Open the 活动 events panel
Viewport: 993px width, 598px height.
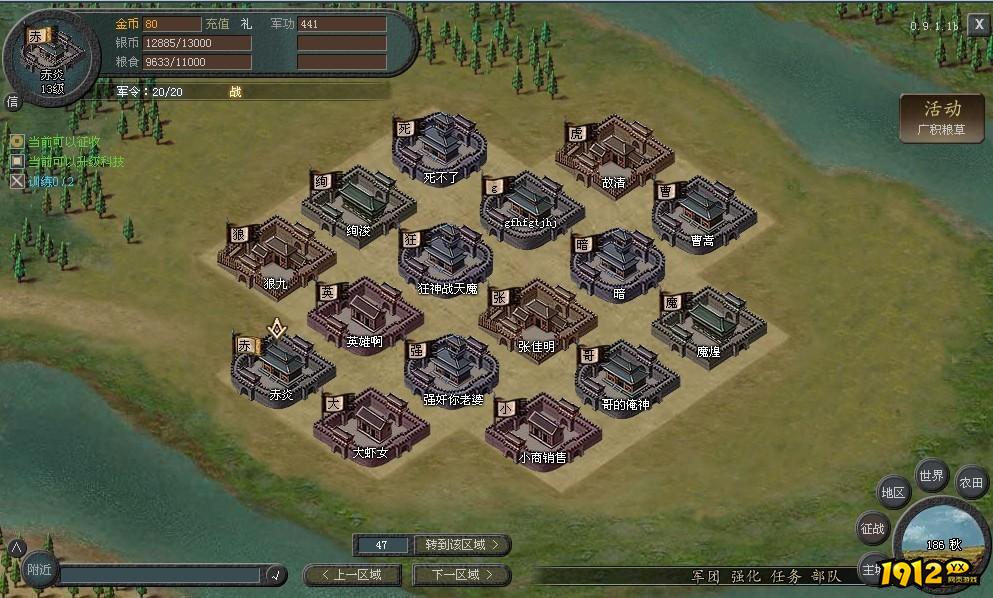tap(941, 118)
